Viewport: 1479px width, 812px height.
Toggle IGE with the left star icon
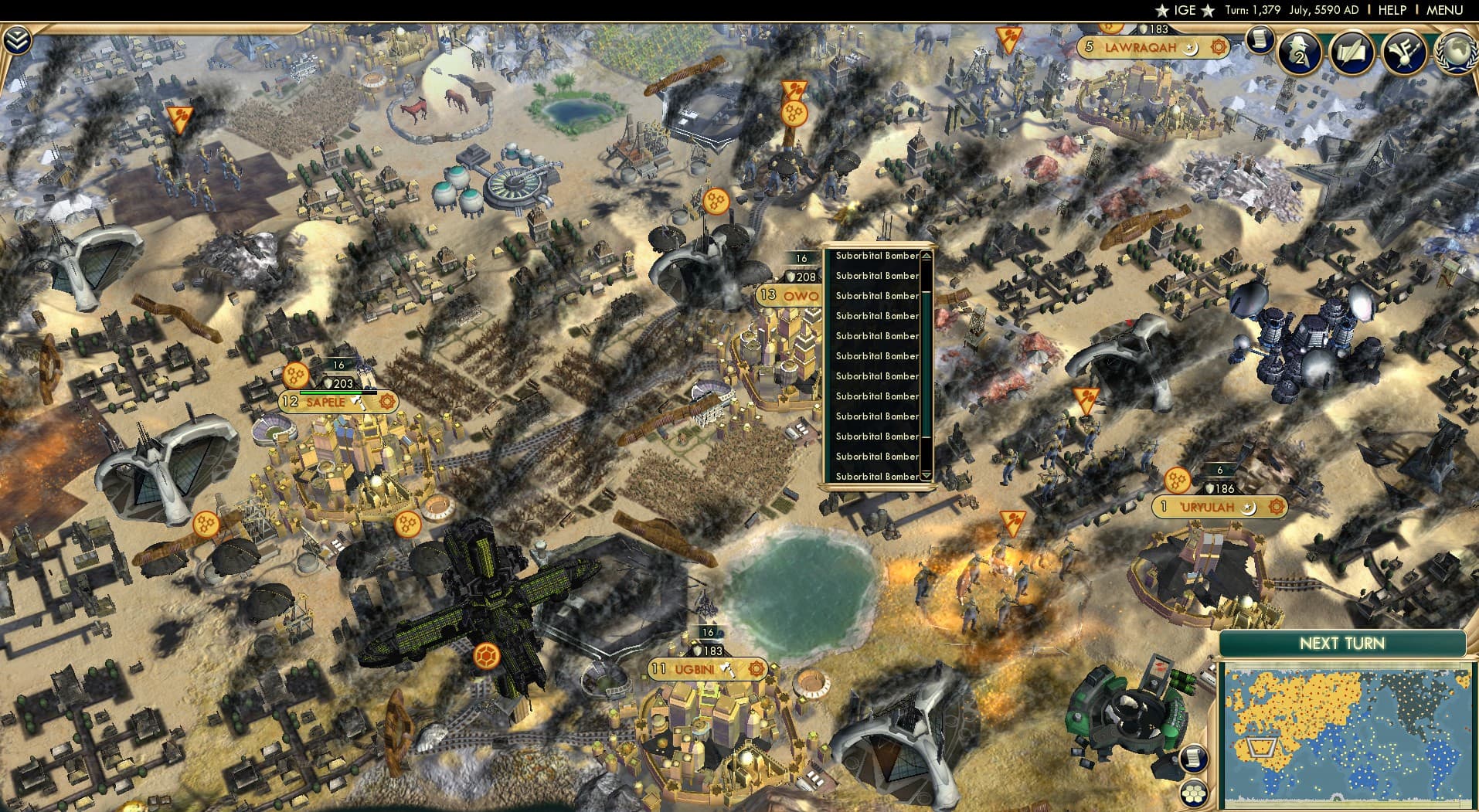click(x=1163, y=10)
